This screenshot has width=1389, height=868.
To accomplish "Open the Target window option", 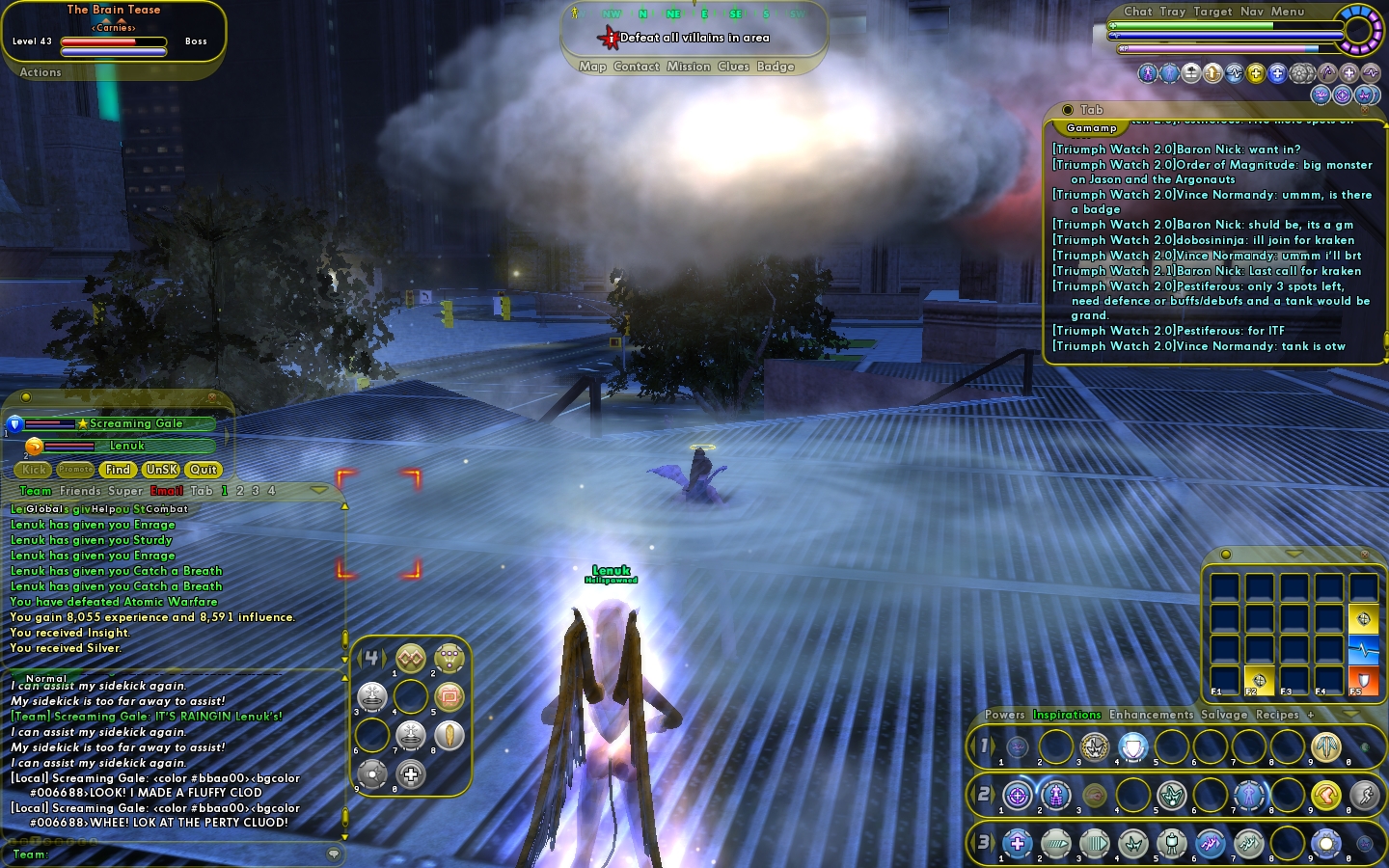I will [1212, 12].
